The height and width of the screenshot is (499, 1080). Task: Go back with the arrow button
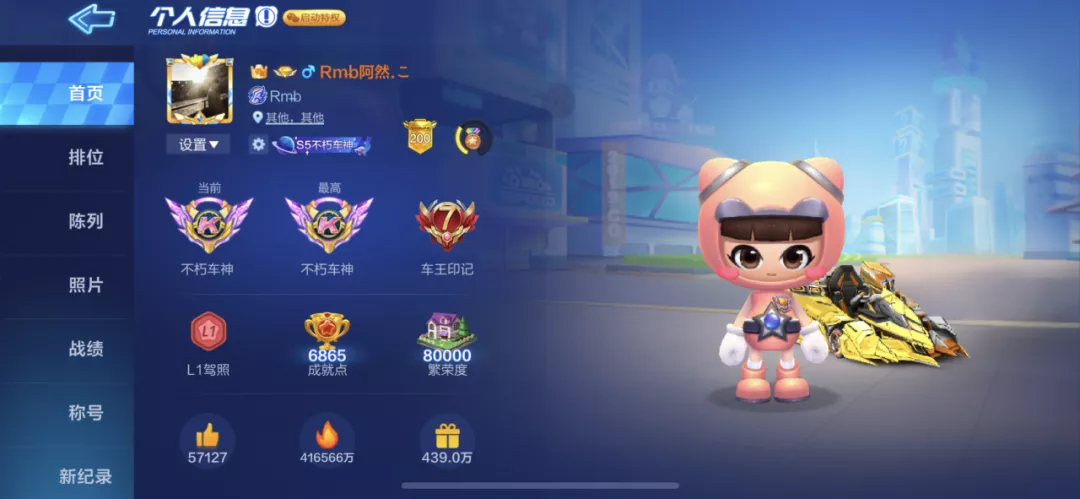point(91,18)
